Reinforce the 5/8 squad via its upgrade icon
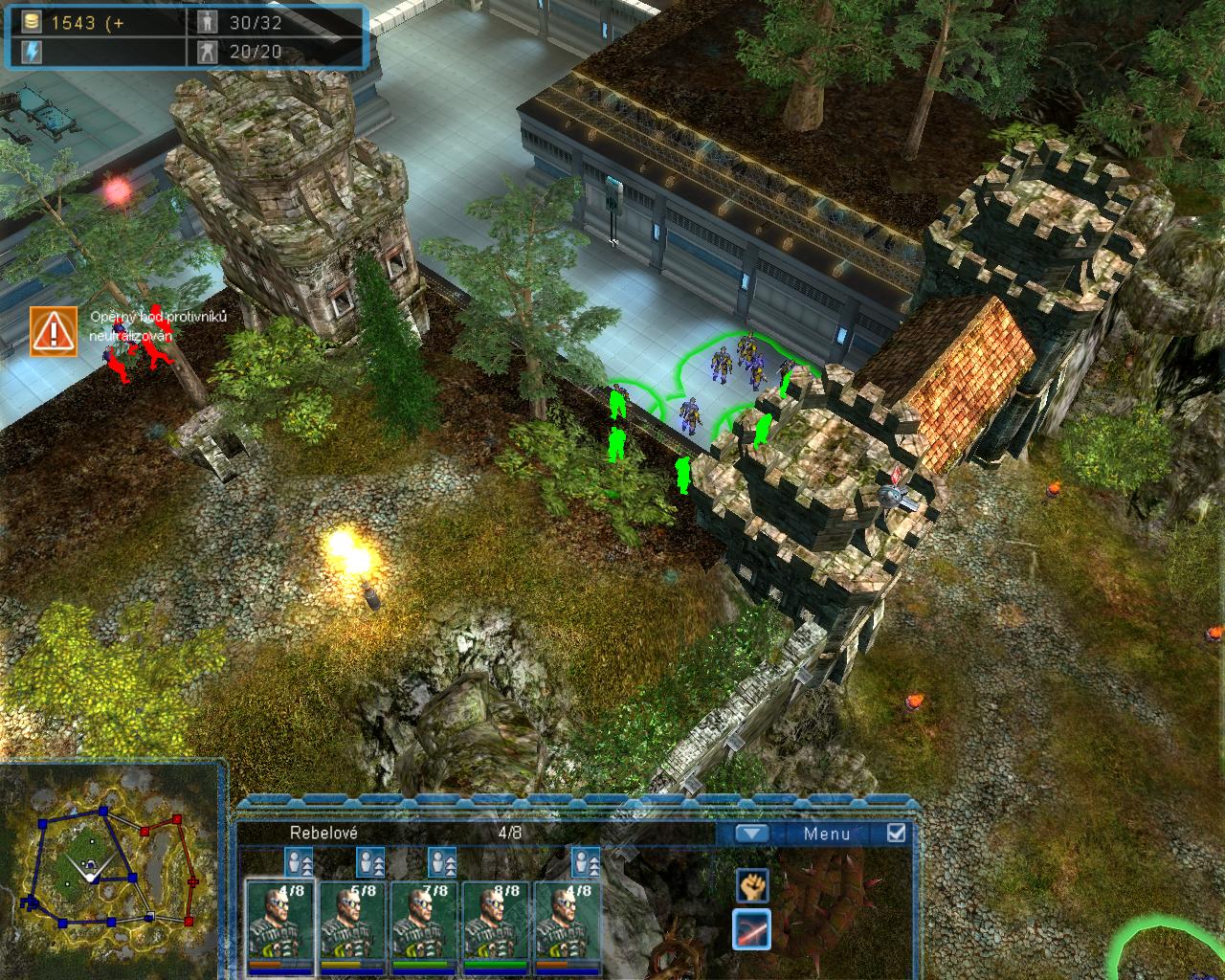 click(370, 861)
